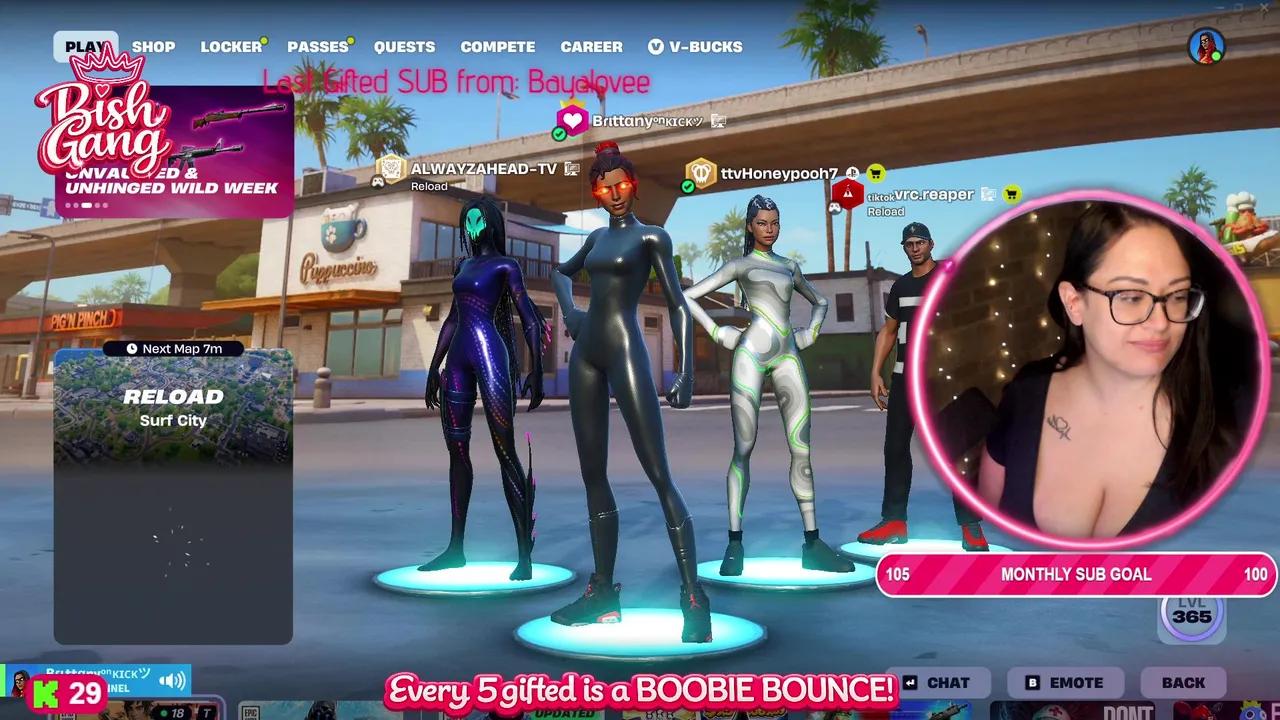Switch to the SHOP tab

tap(154, 46)
